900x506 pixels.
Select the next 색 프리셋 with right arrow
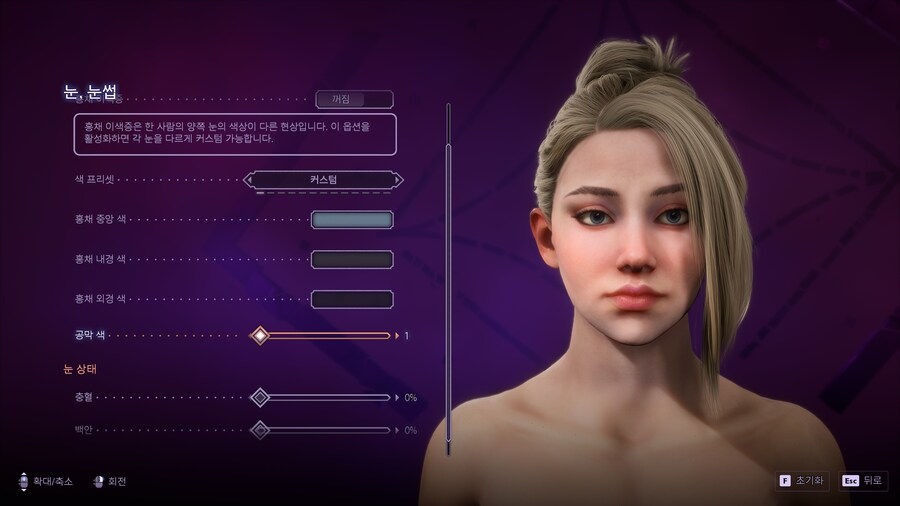point(398,180)
